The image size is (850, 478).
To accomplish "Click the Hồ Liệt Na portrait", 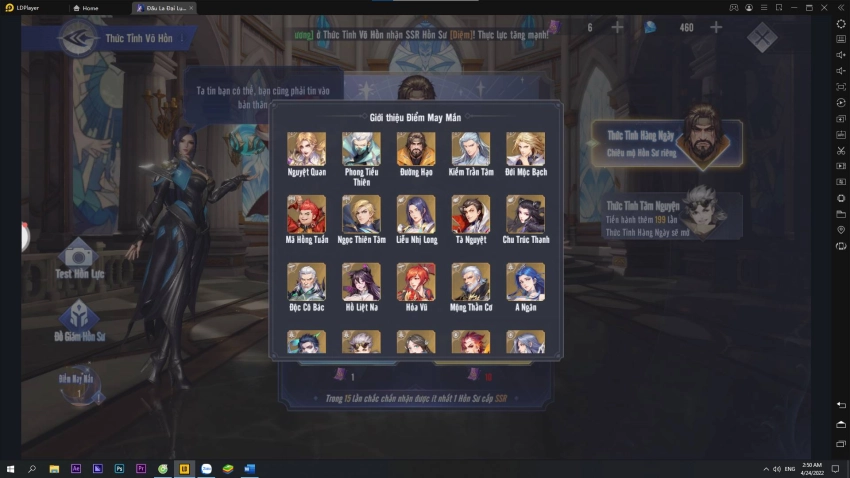I will pyautogui.click(x=361, y=282).
